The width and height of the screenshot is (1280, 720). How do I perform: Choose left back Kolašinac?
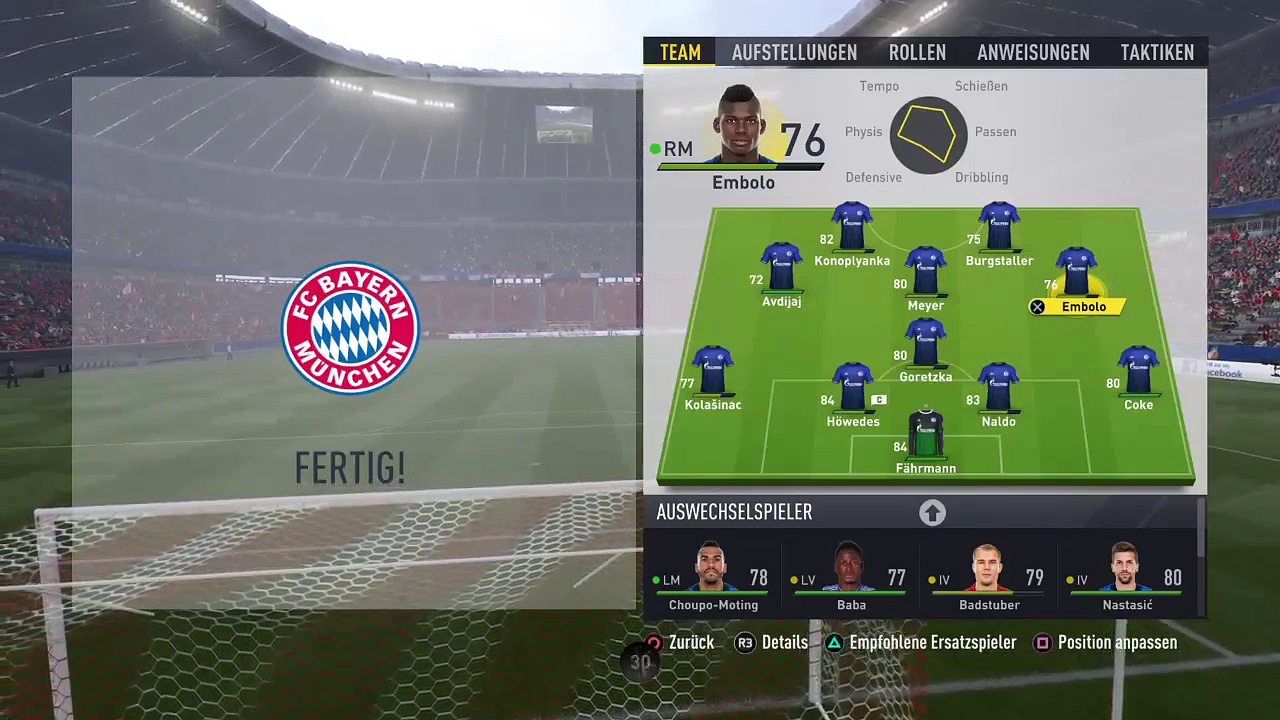pyautogui.click(x=713, y=373)
